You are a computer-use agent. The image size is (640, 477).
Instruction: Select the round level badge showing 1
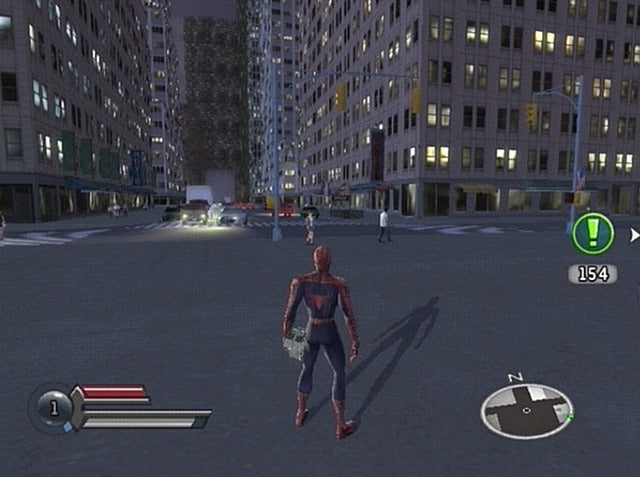(52, 407)
